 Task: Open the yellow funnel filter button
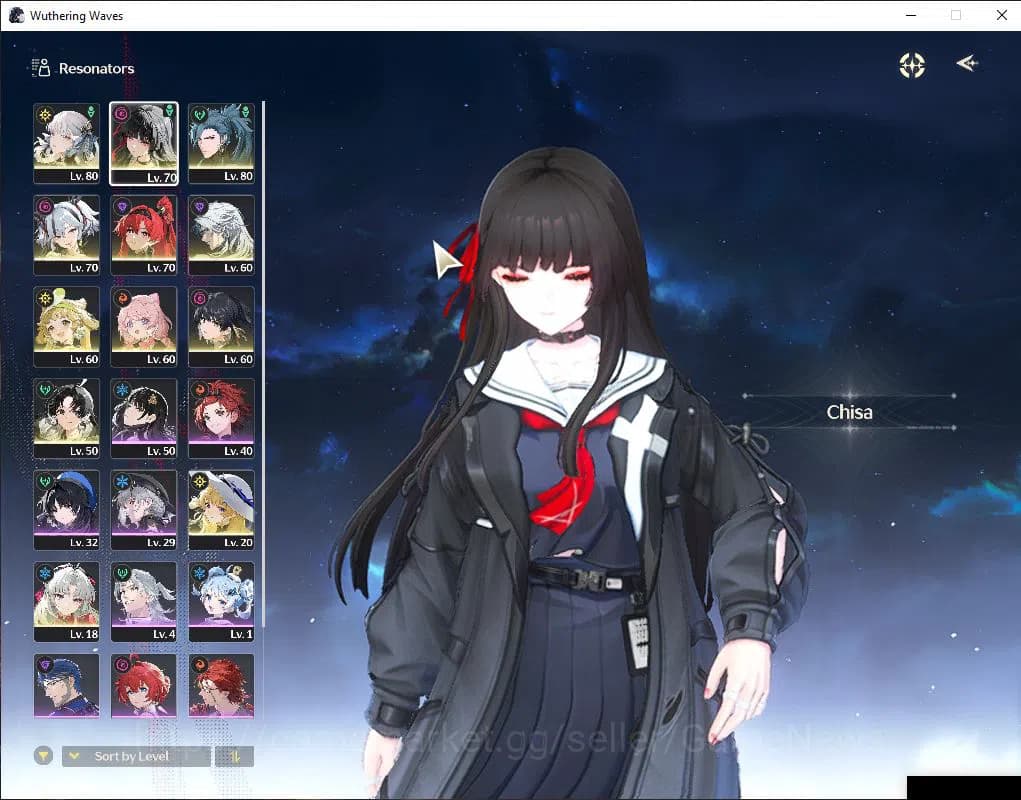click(43, 756)
